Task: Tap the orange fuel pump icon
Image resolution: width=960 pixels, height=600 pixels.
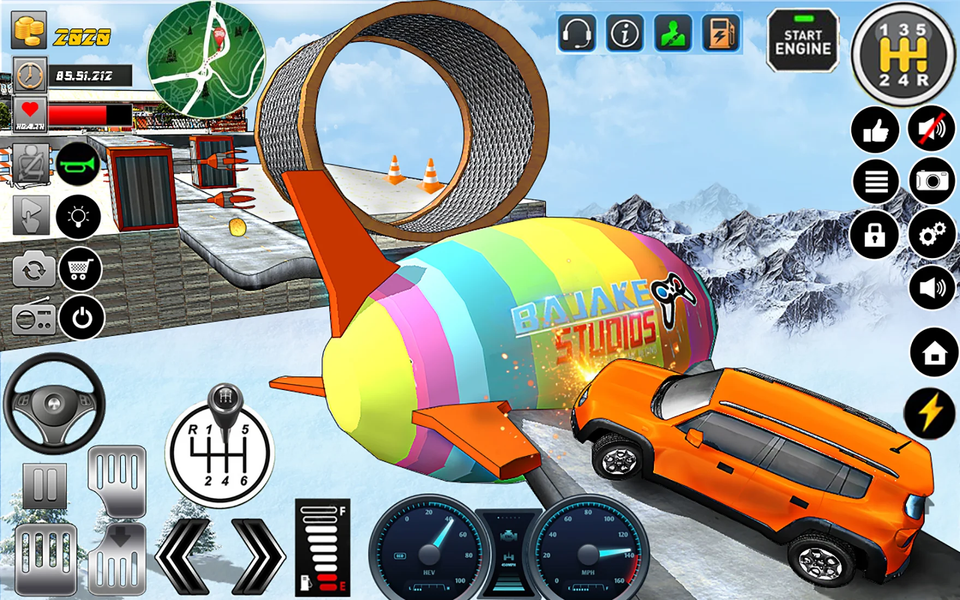Action: [x=720, y=33]
